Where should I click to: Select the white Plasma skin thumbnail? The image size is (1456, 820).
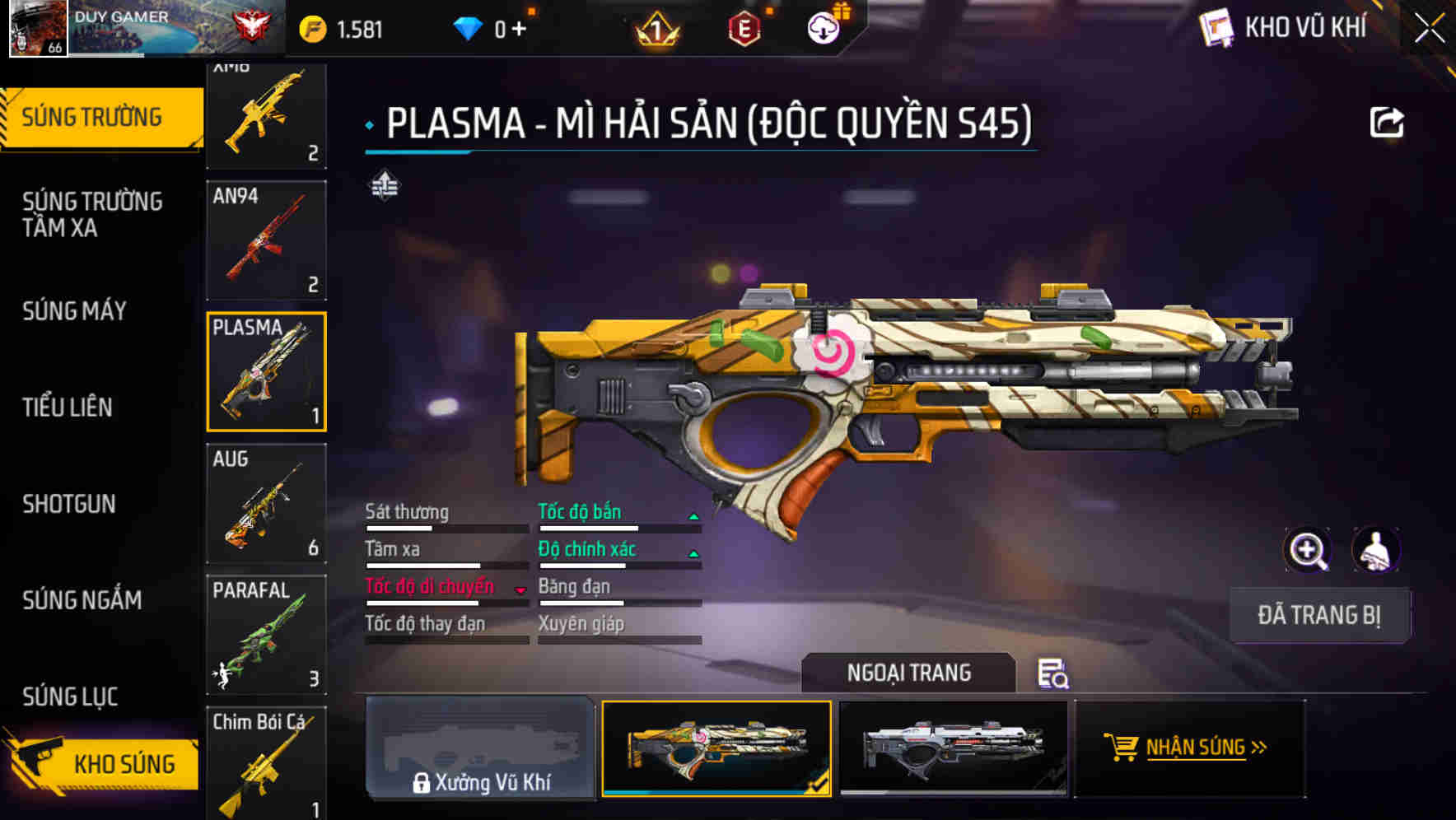coord(953,748)
